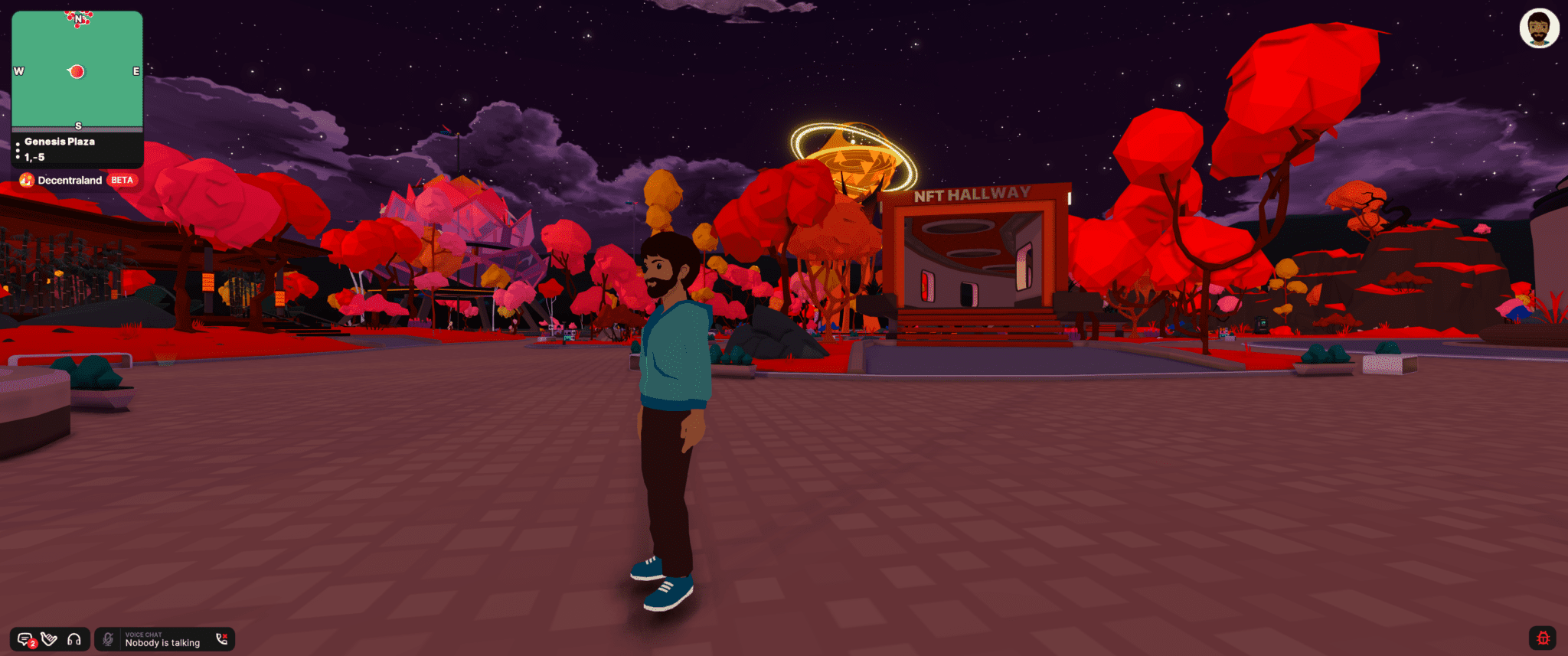Click the red bug report icon
Screen dimensions: 1568x656
coord(1543,638)
